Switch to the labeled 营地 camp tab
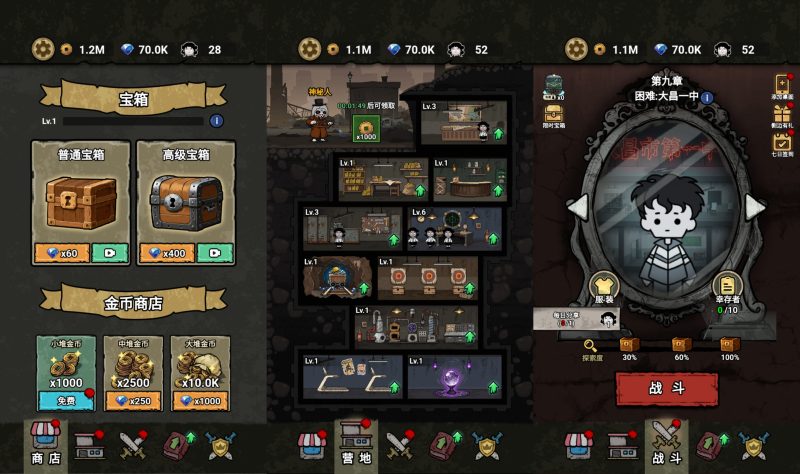The image size is (800, 474). (x=356, y=444)
